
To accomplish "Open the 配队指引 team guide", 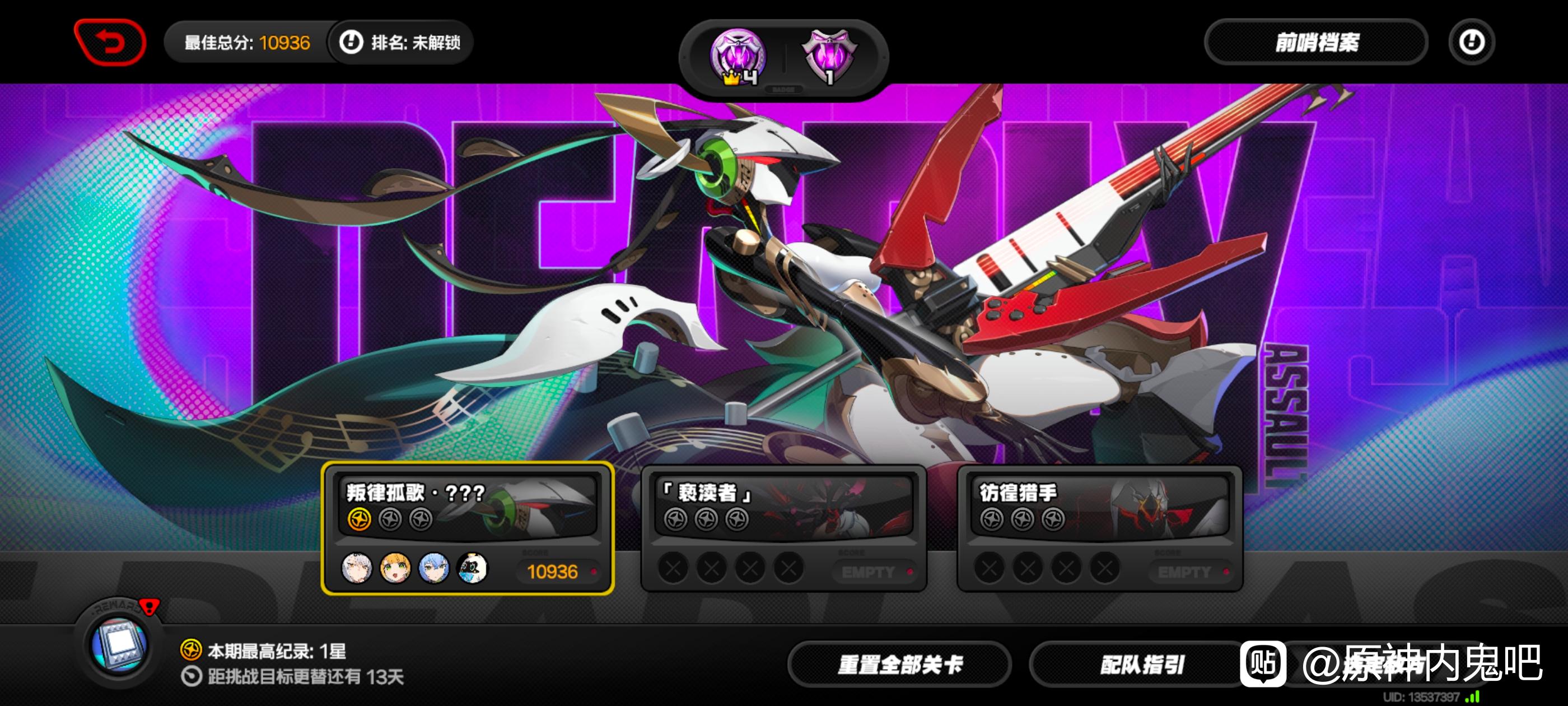I will (x=1141, y=665).
